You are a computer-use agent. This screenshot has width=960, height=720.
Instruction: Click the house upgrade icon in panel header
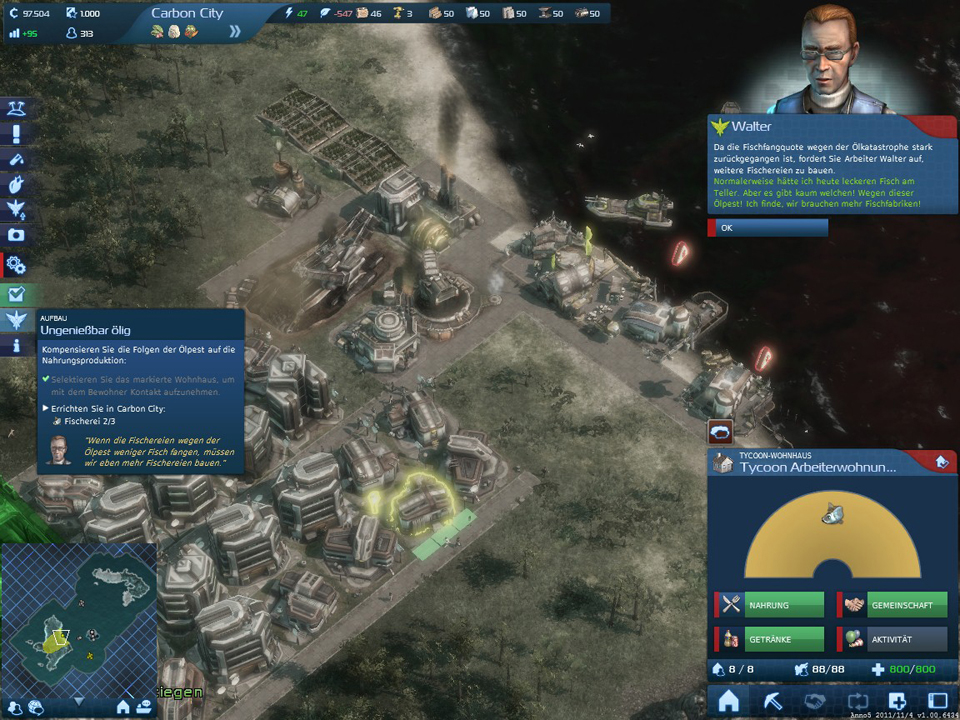coord(940,462)
